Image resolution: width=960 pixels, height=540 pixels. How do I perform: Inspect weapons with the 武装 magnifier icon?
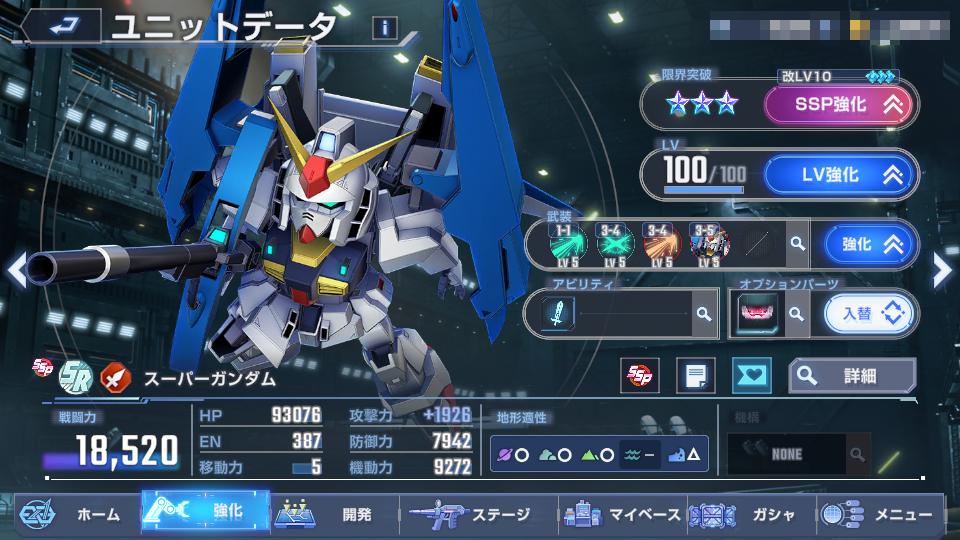tap(797, 244)
